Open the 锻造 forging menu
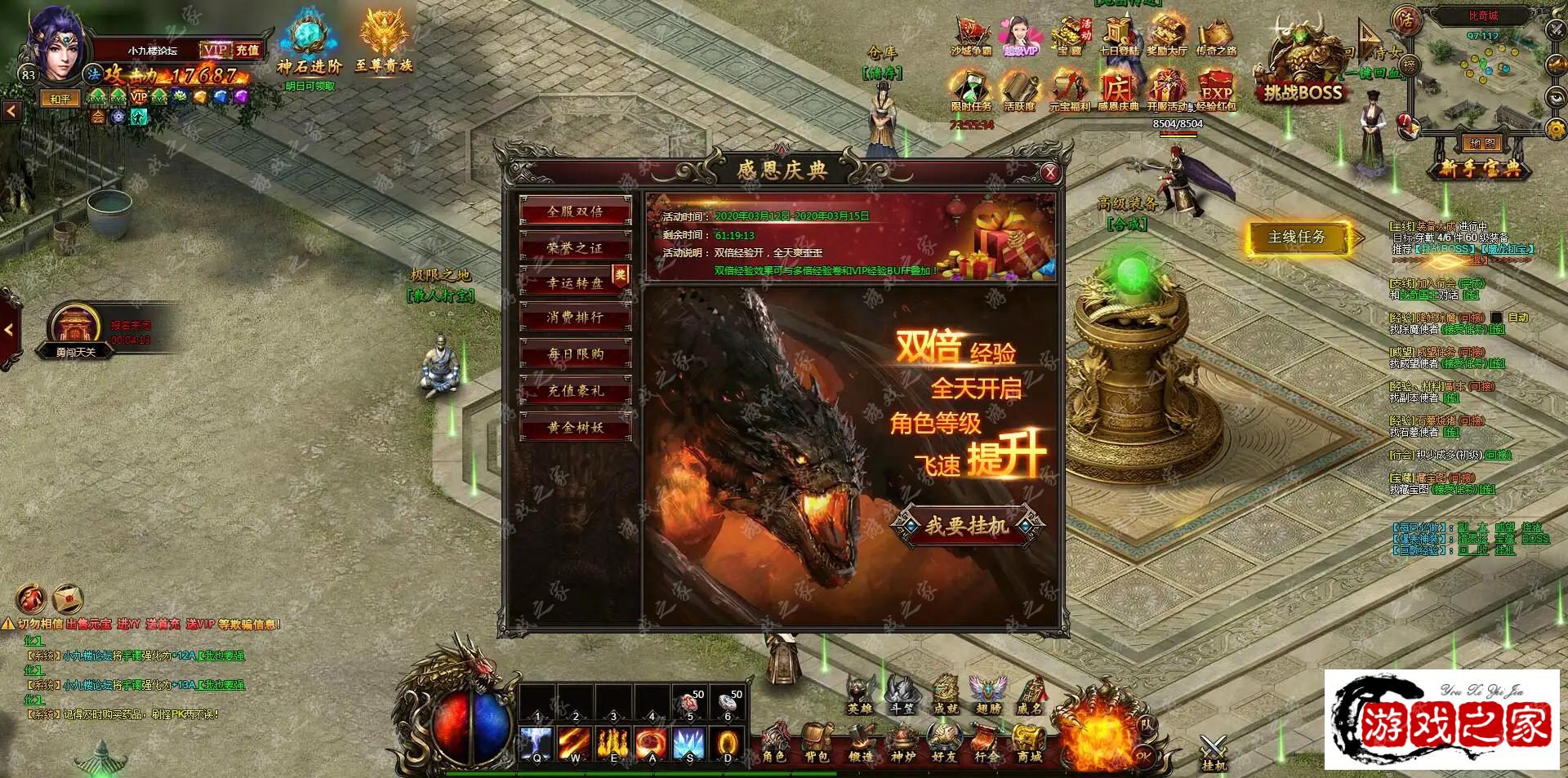Viewport: 1568px width, 778px height. pyautogui.click(x=860, y=745)
